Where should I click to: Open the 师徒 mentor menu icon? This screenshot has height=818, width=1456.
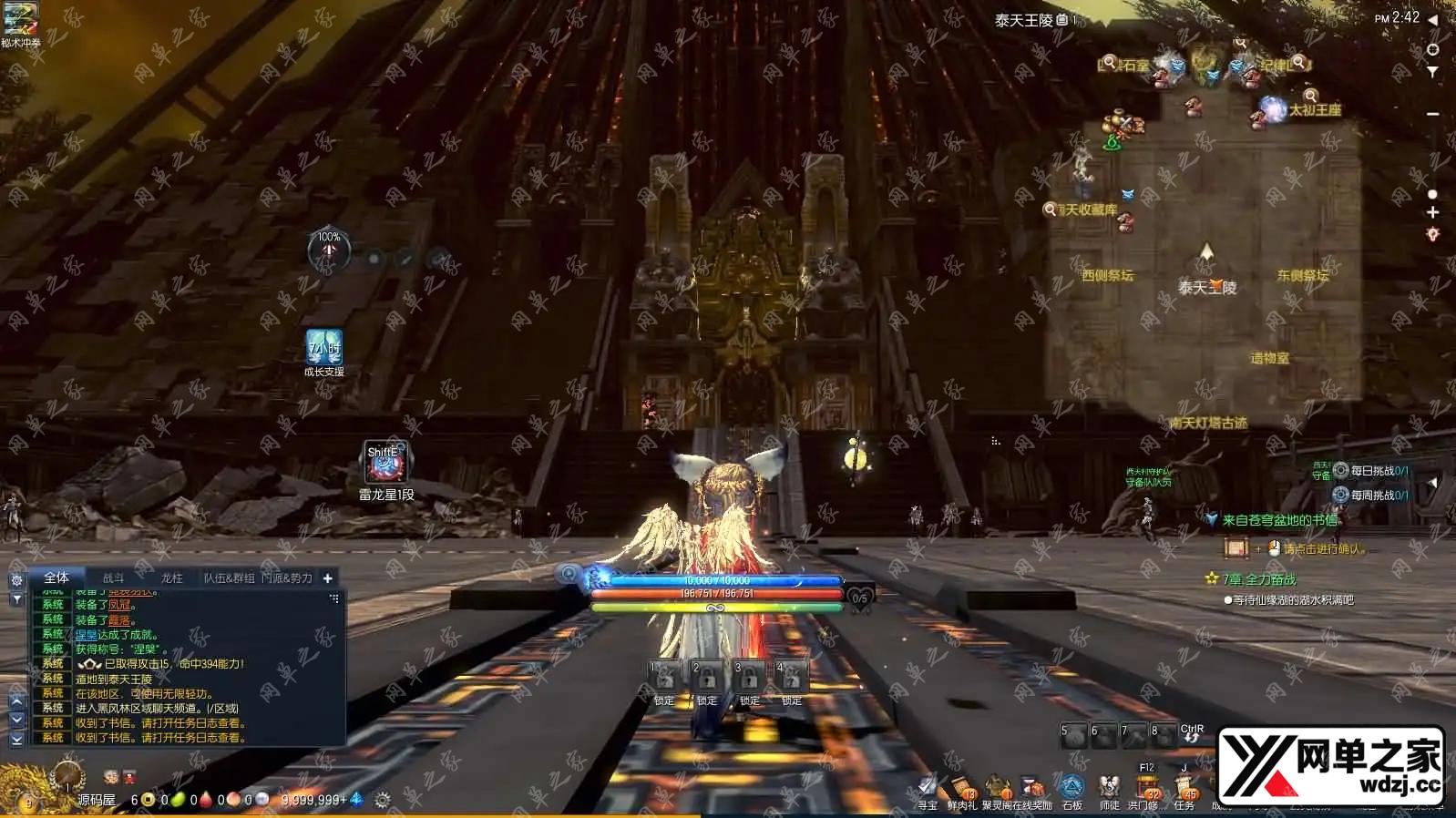tap(1109, 789)
